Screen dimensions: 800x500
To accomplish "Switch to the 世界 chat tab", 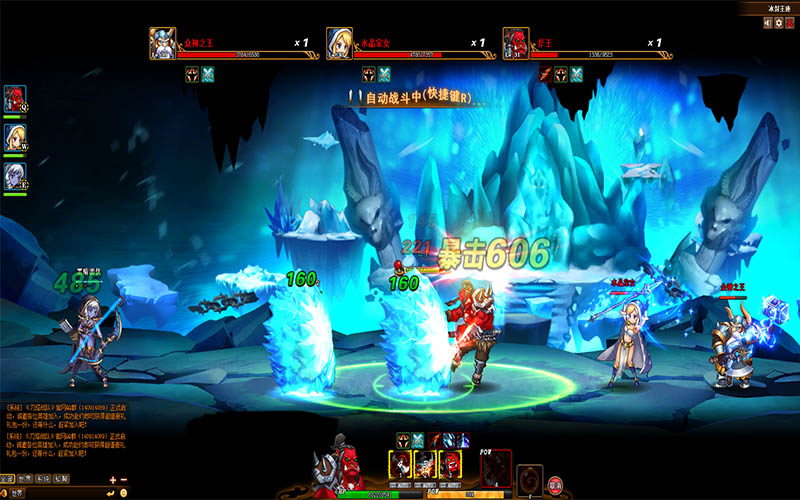I will coord(26,479).
